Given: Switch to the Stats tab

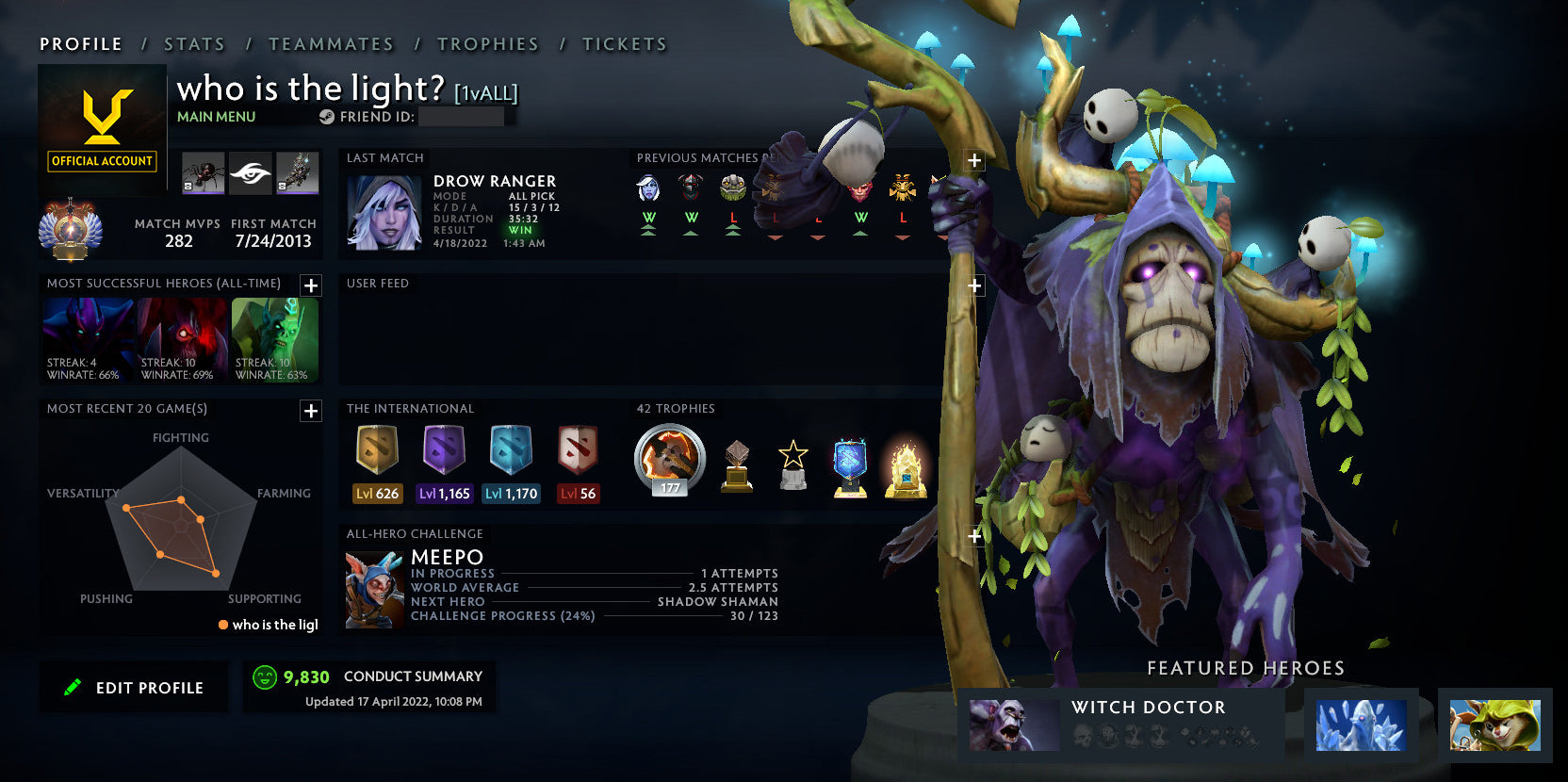Looking at the screenshot, I should [x=194, y=44].
